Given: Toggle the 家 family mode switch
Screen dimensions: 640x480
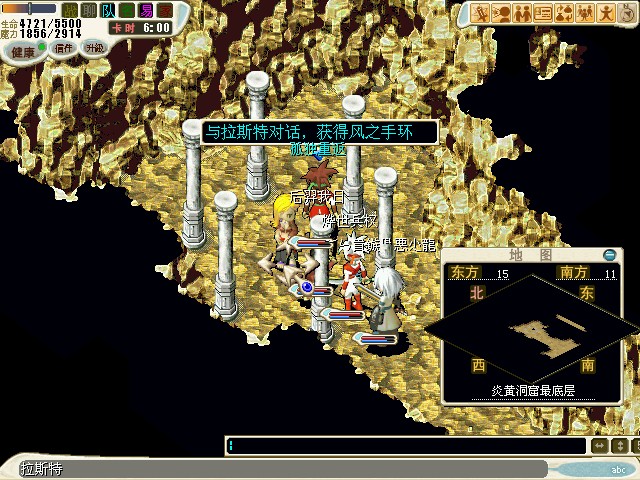Looking at the screenshot, I should tap(164, 10).
